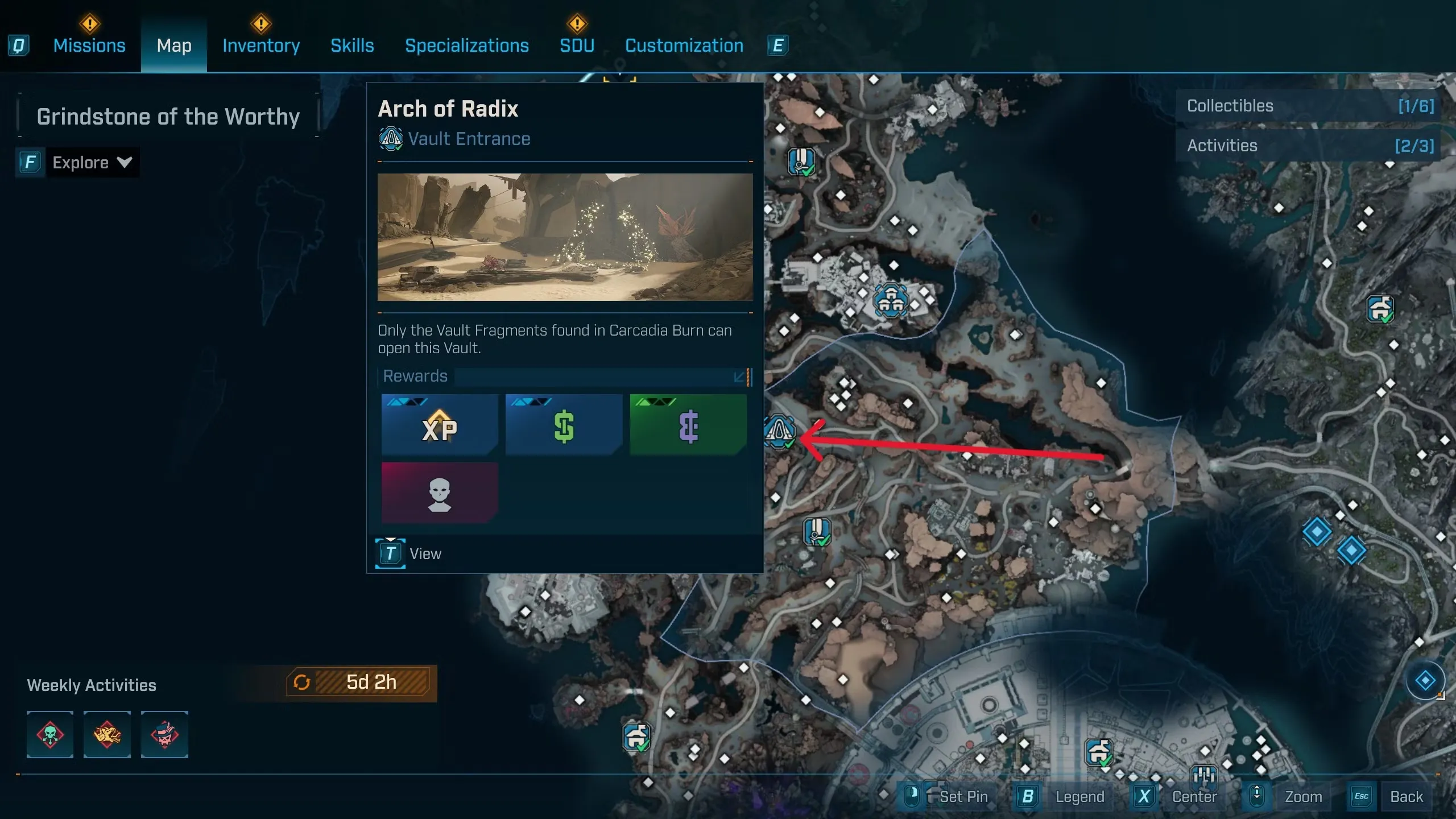Switch to the Customization tab
This screenshot has height=819, width=1456.
point(684,45)
